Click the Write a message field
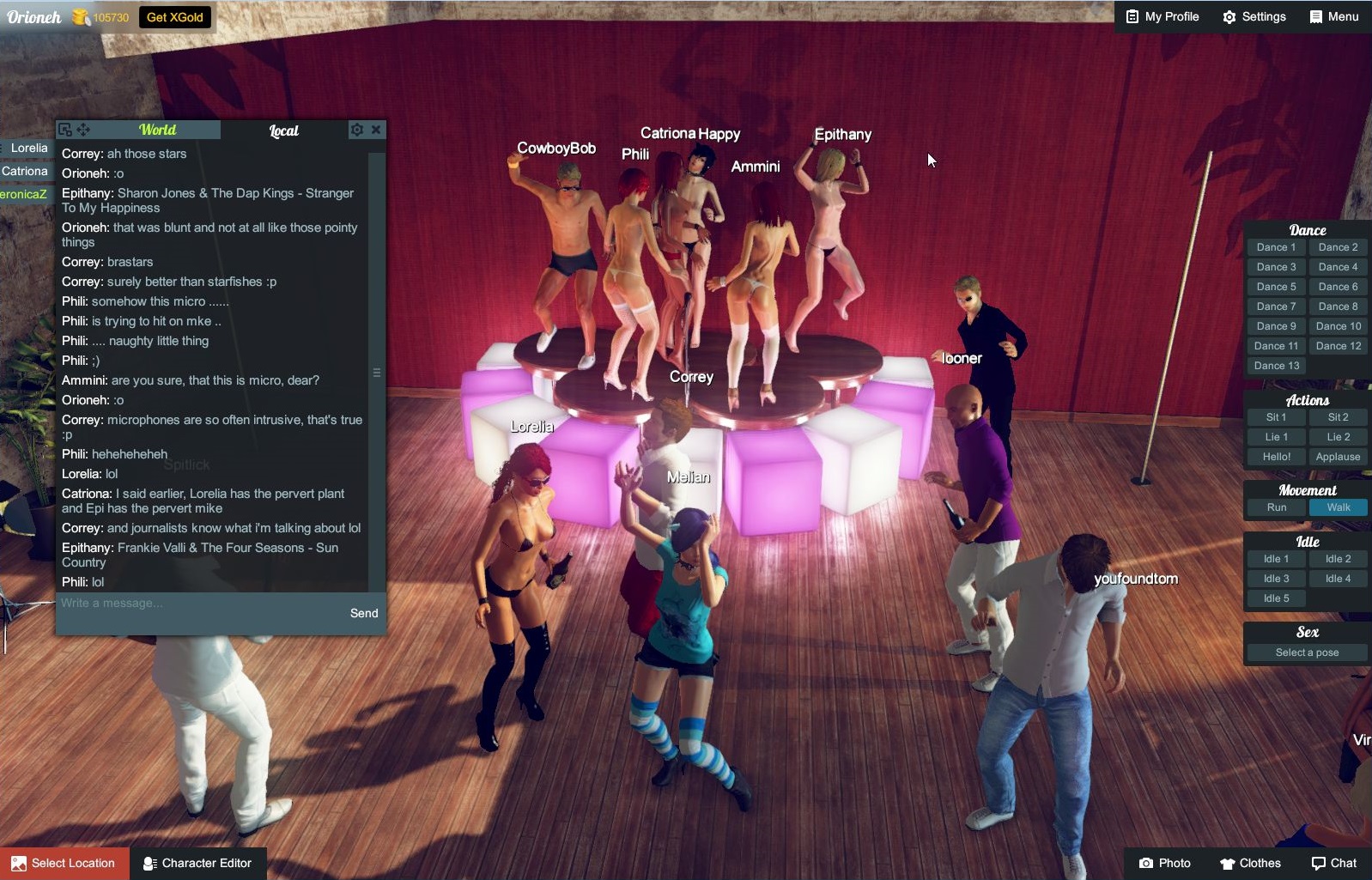Image resolution: width=1372 pixels, height=880 pixels. 197,604
